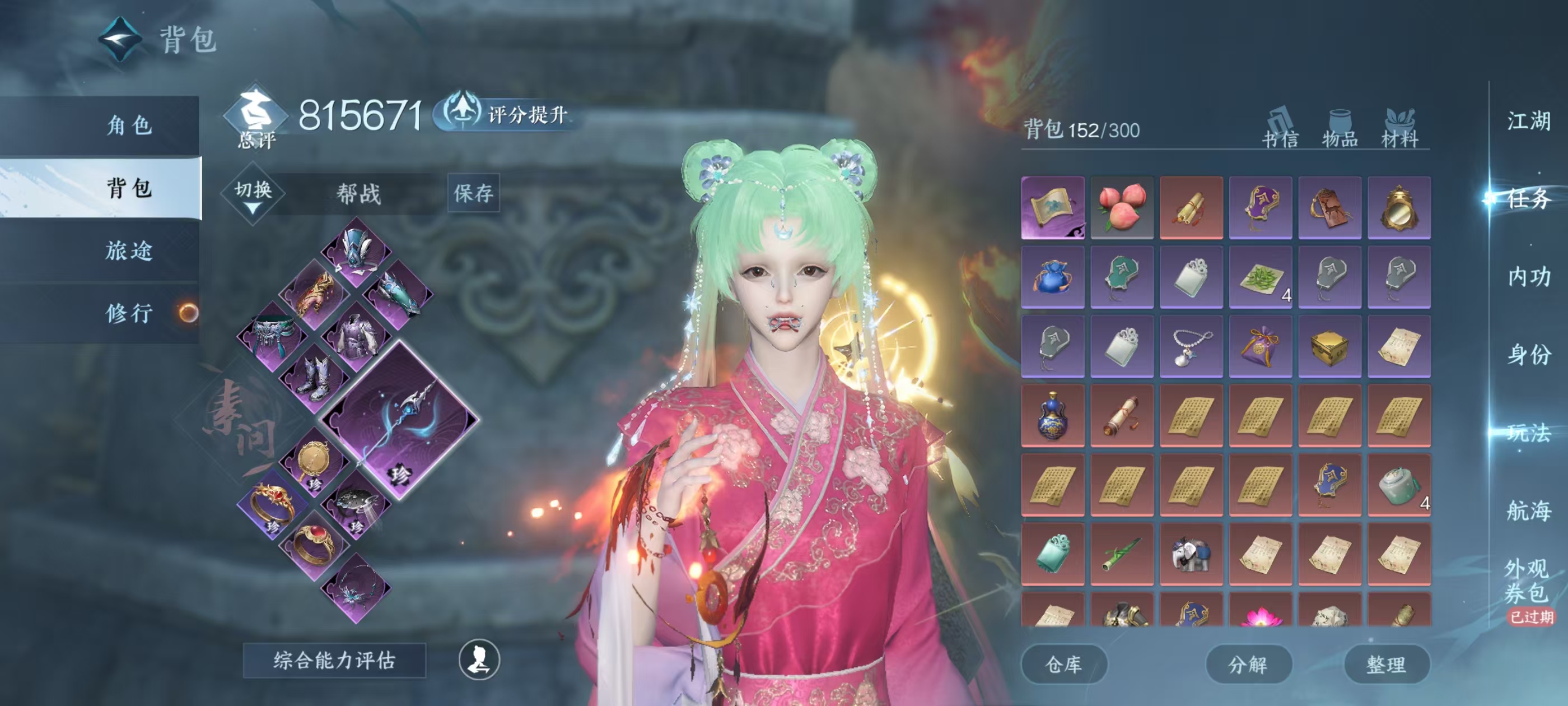
Task: Filter the bag by 物品
Action: pos(1340,128)
